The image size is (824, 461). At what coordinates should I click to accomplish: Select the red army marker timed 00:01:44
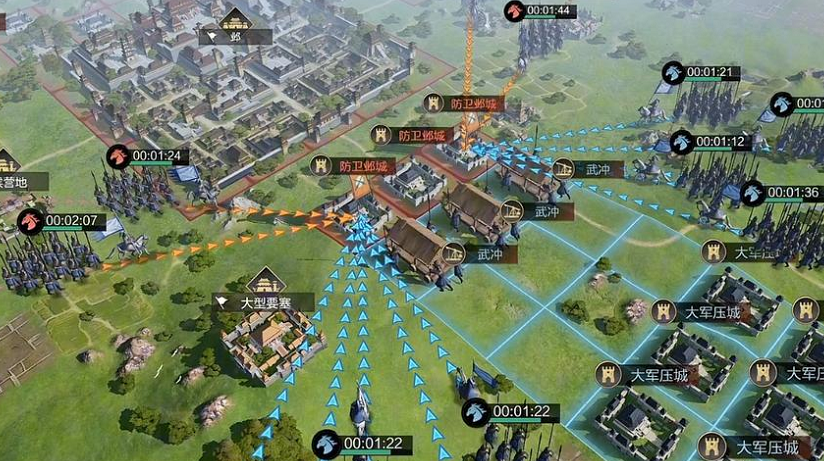click(x=516, y=12)
